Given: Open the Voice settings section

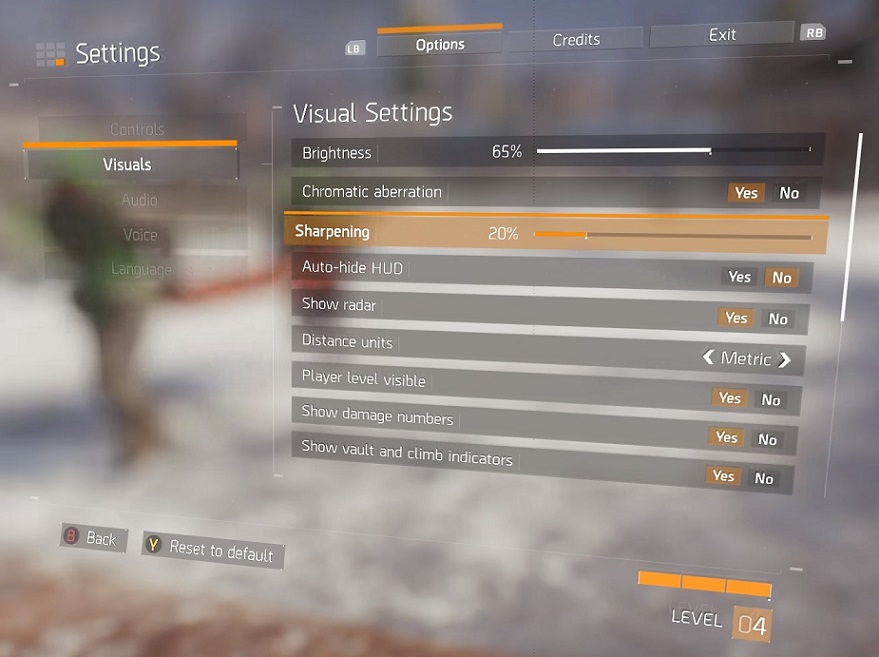Looking at the screenshot, I should [140, 235].
